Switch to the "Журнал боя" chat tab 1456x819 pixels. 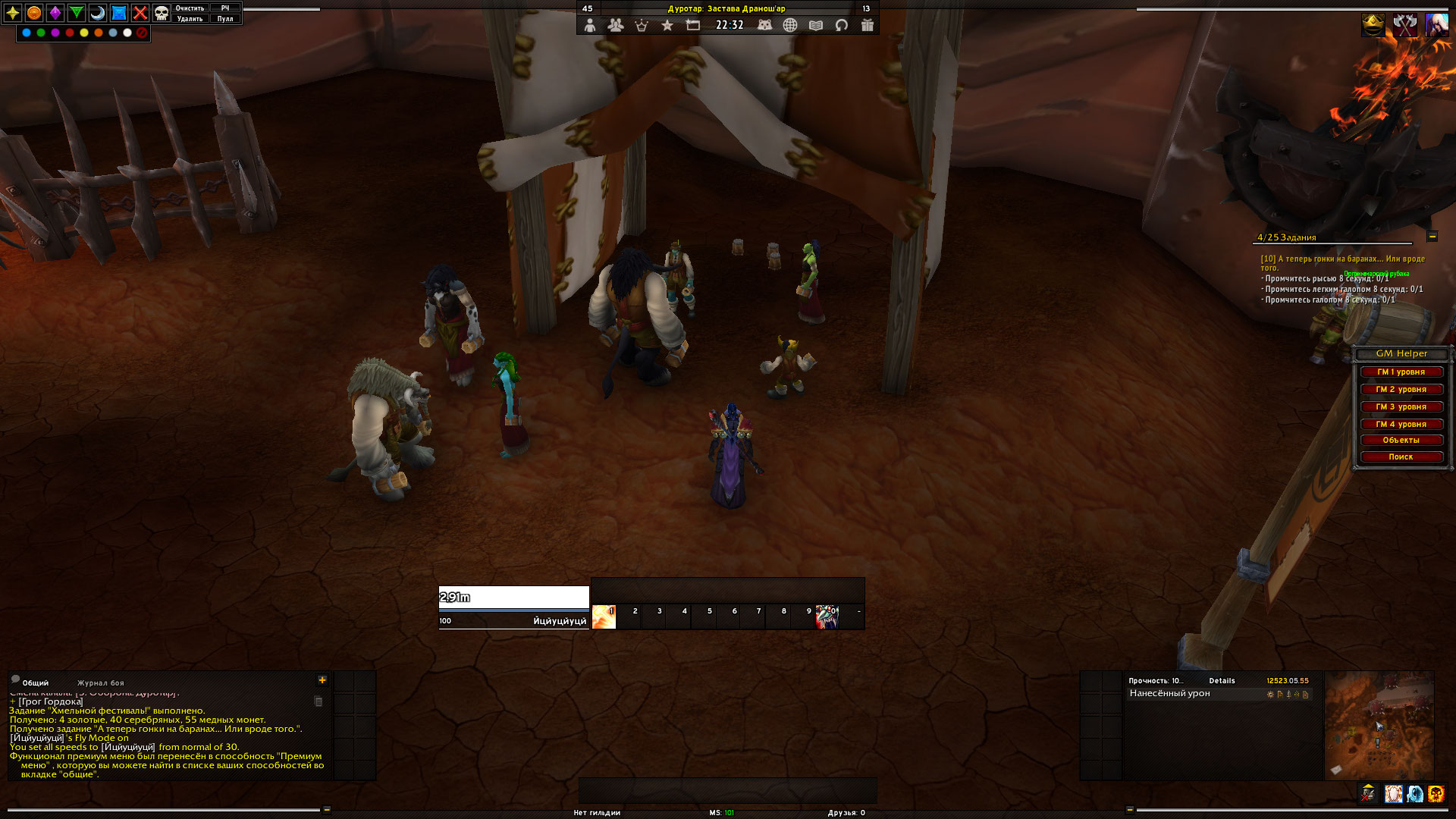click(x=100, y=683)
